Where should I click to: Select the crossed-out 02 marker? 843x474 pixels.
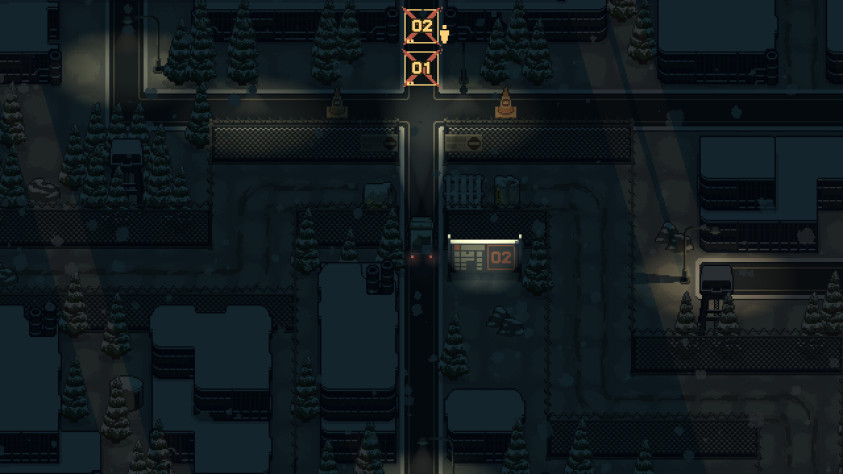coord(421,26)
